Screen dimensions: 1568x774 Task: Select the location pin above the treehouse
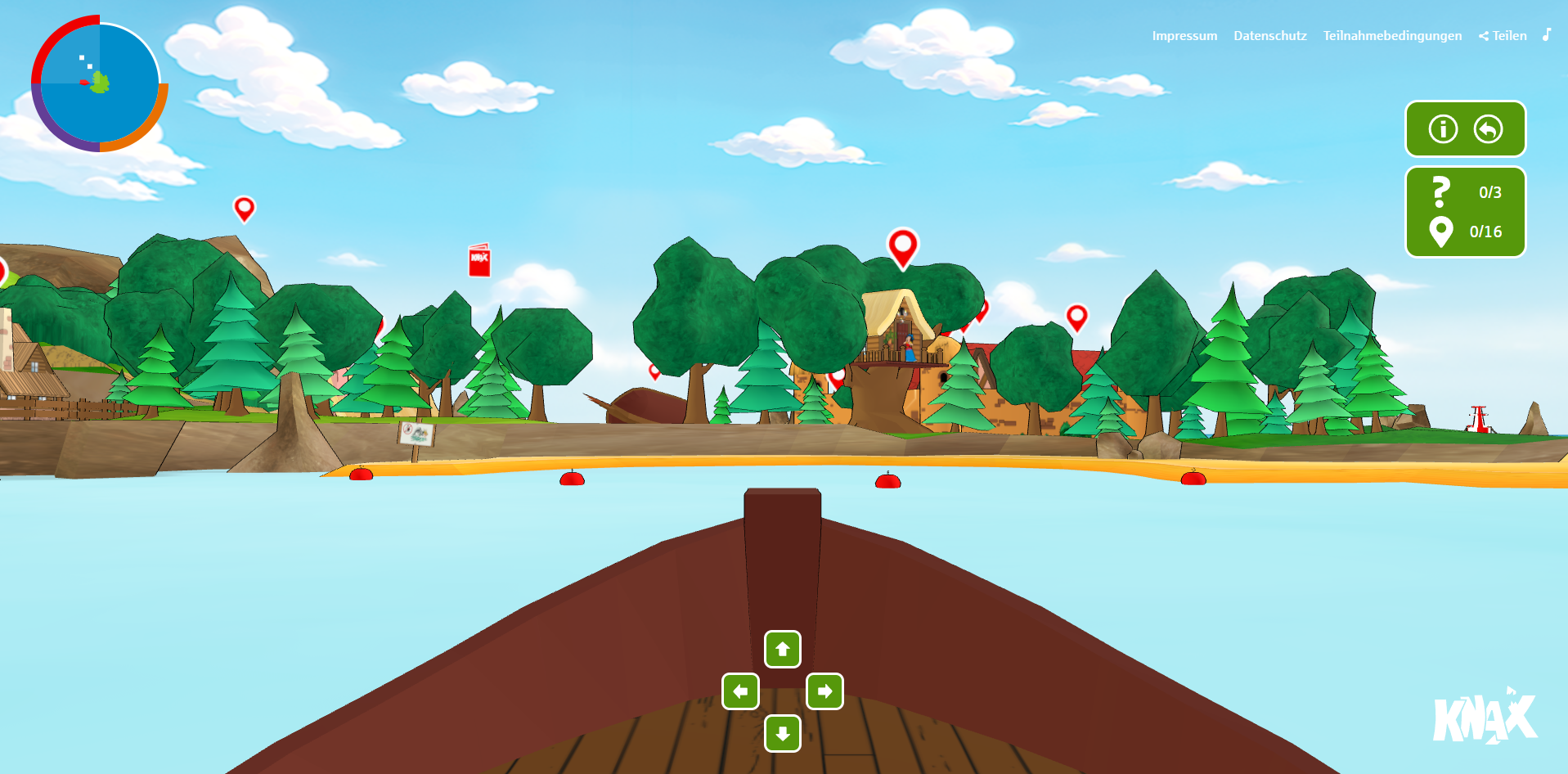point(902,245)
